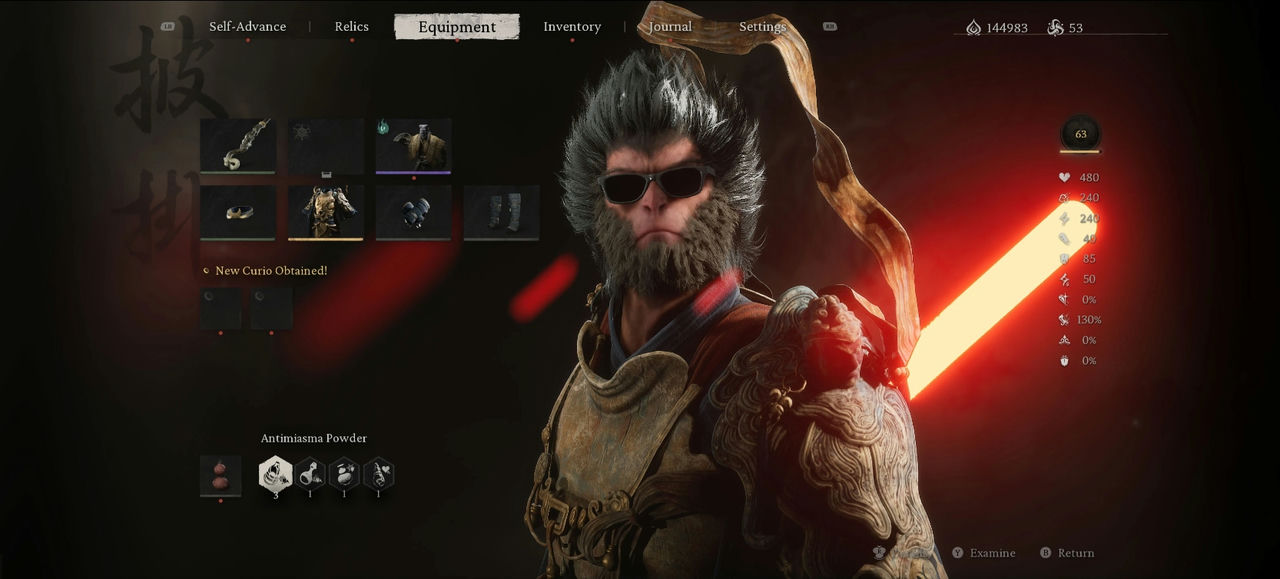
Task: Choose the vessel armor figure slot
Action: (x=413, y=146)
